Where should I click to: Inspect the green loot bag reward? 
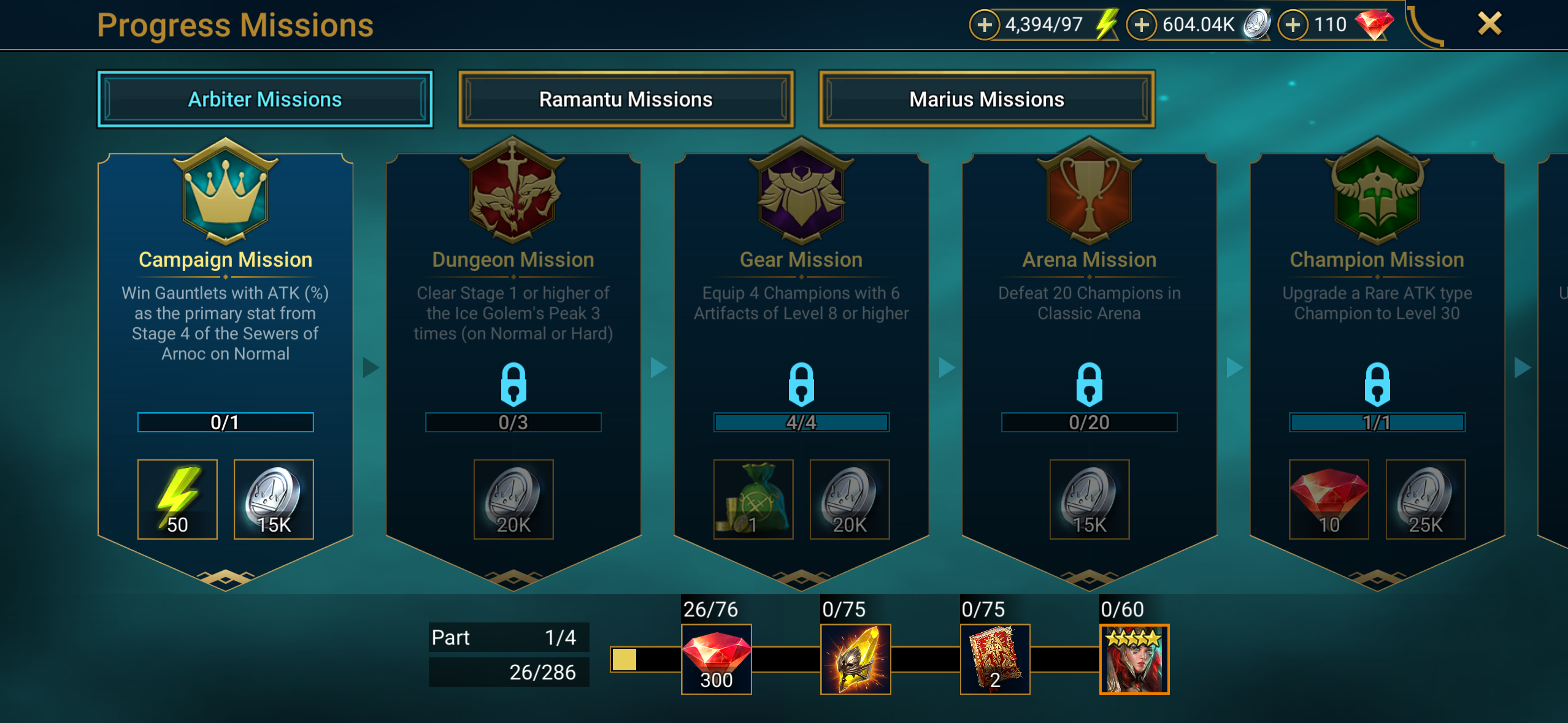pyautogui.click(x=753, y=499)
